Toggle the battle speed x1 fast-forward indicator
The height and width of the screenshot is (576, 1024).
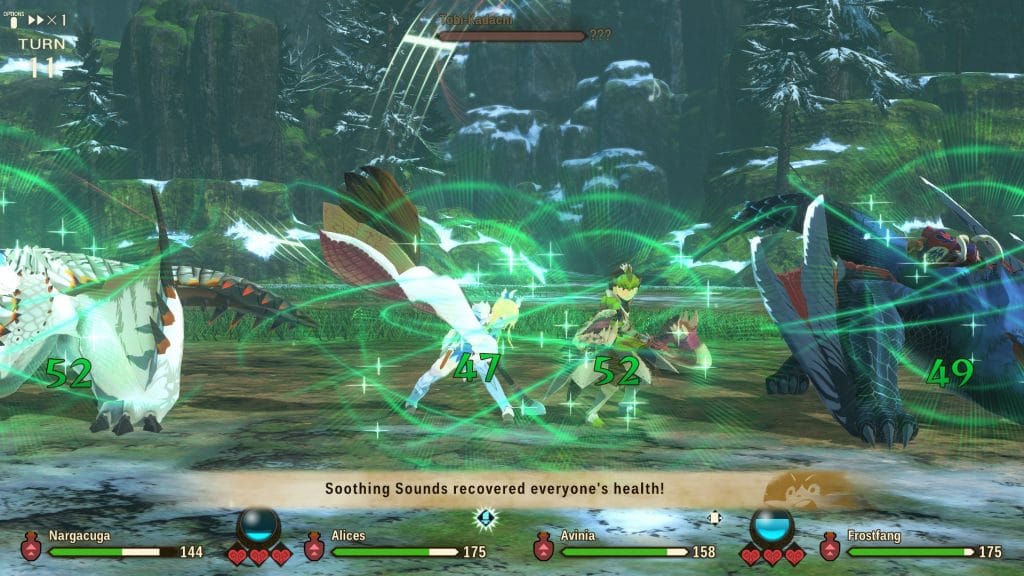click(x=47, y=20)
